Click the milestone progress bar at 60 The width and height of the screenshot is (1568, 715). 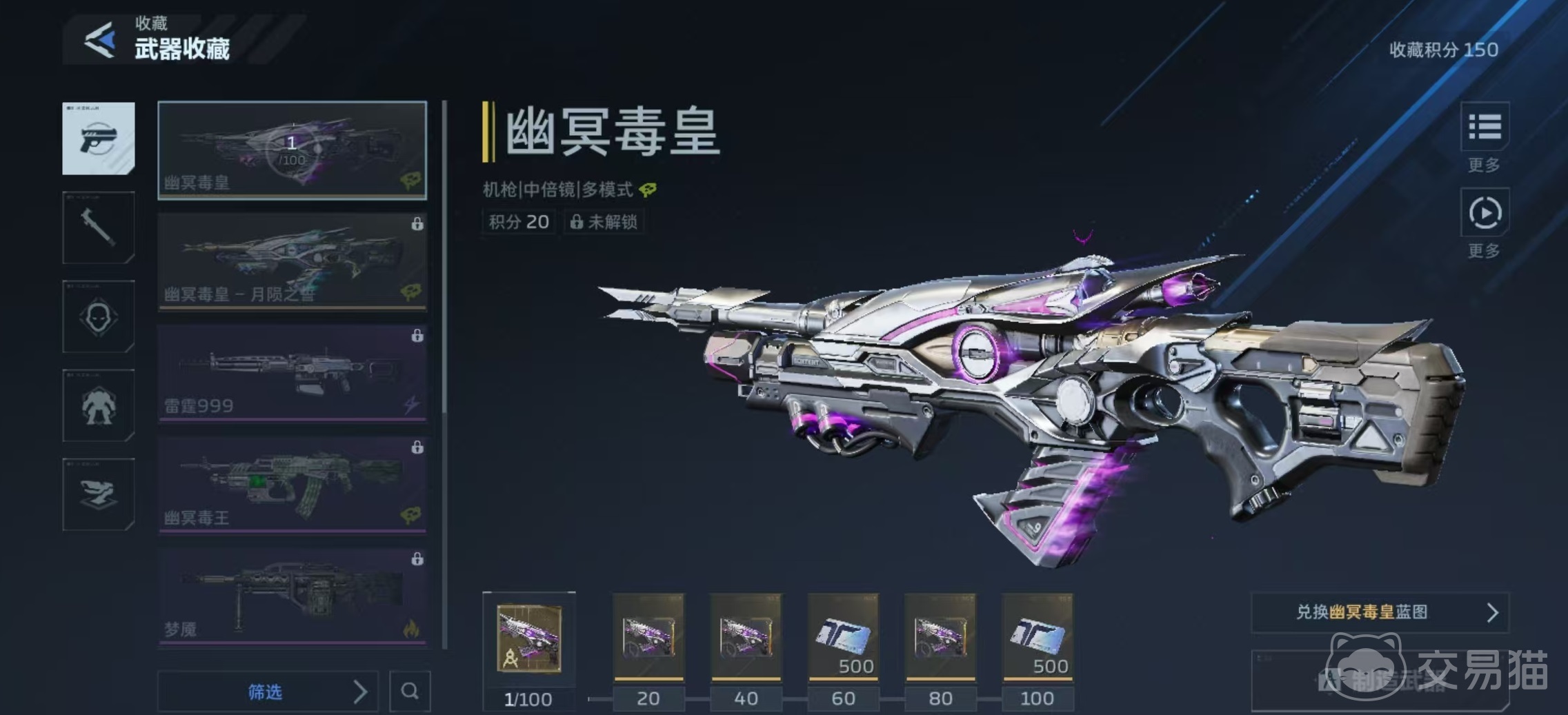point(843,698)
